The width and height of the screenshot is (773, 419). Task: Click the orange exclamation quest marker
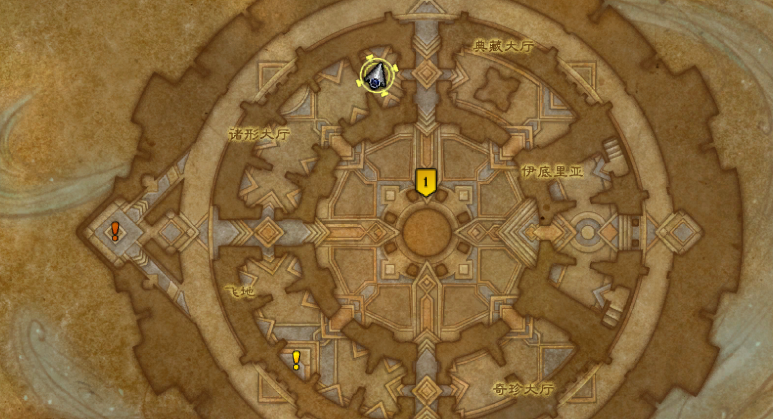115,231
